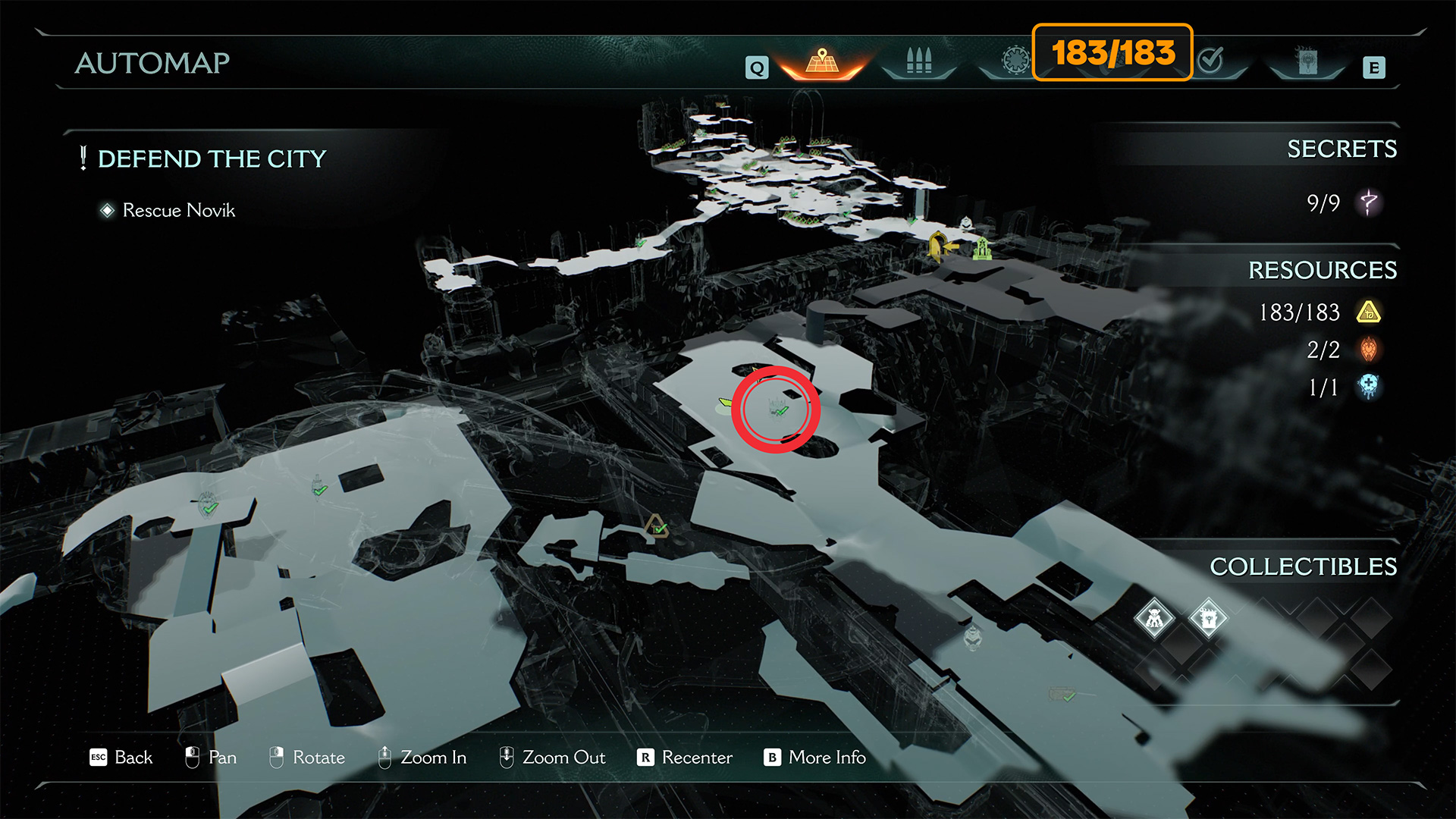This screenshot has height=819, width=1456.
Task: Select the demon toy collectible icon
Action: [x=1154, y=619]
